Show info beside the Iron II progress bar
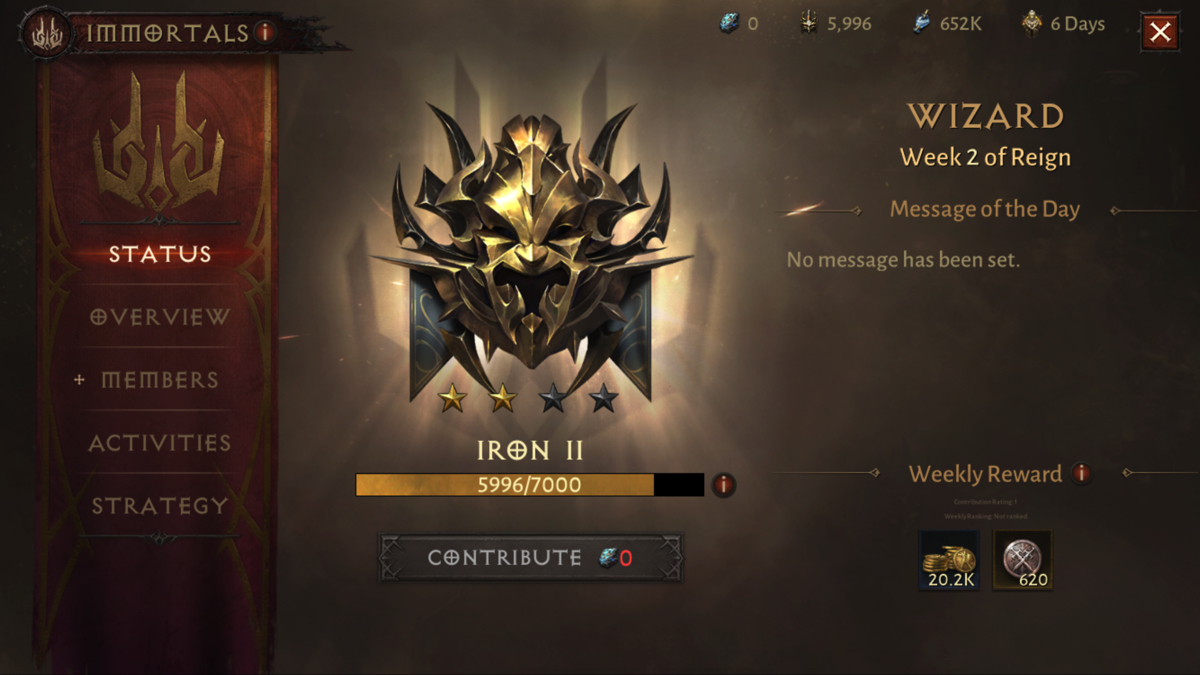1200x675 pixels. tap(723, 486)
